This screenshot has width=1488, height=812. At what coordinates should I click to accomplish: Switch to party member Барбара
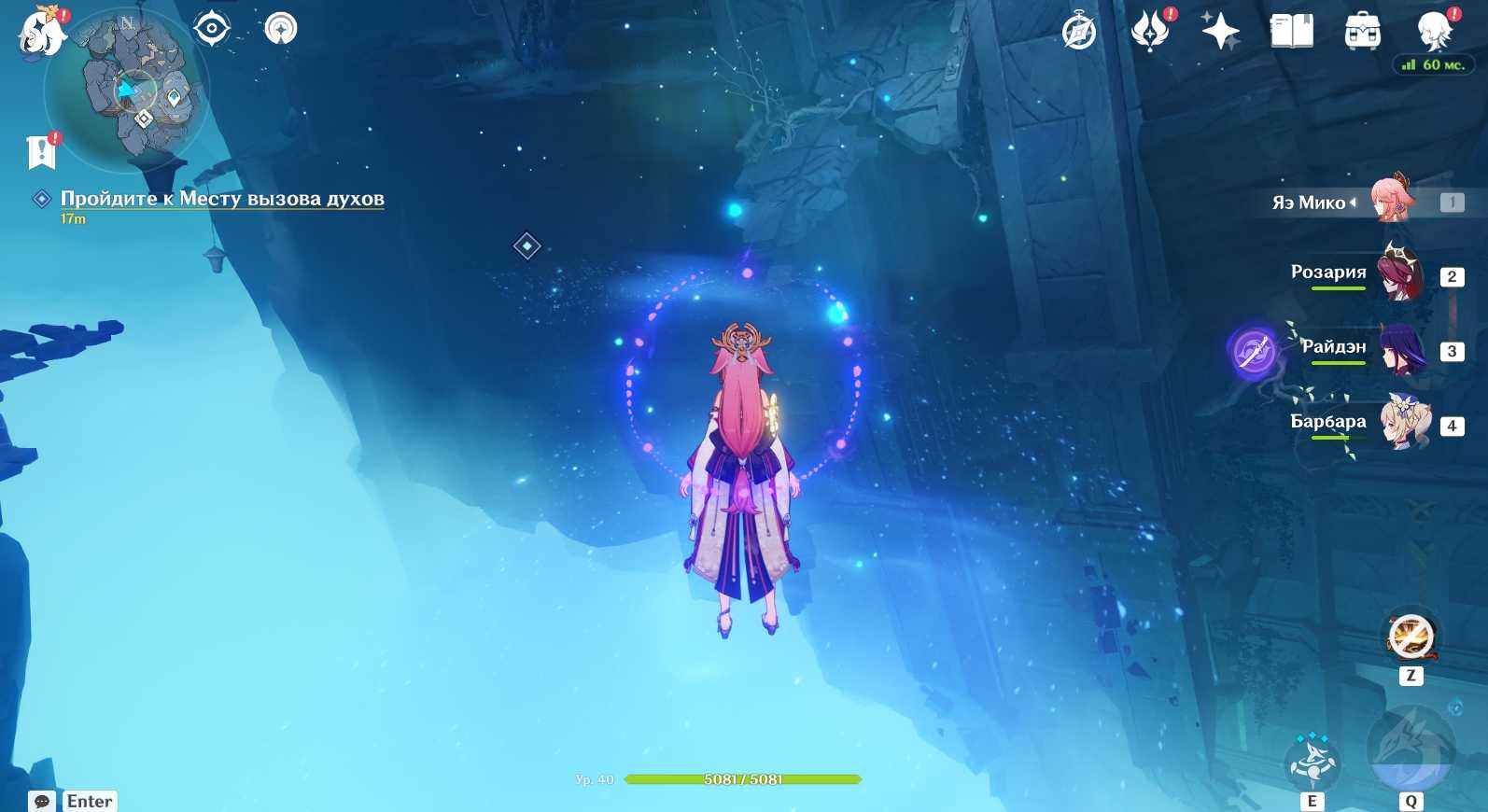point(1401,423)
